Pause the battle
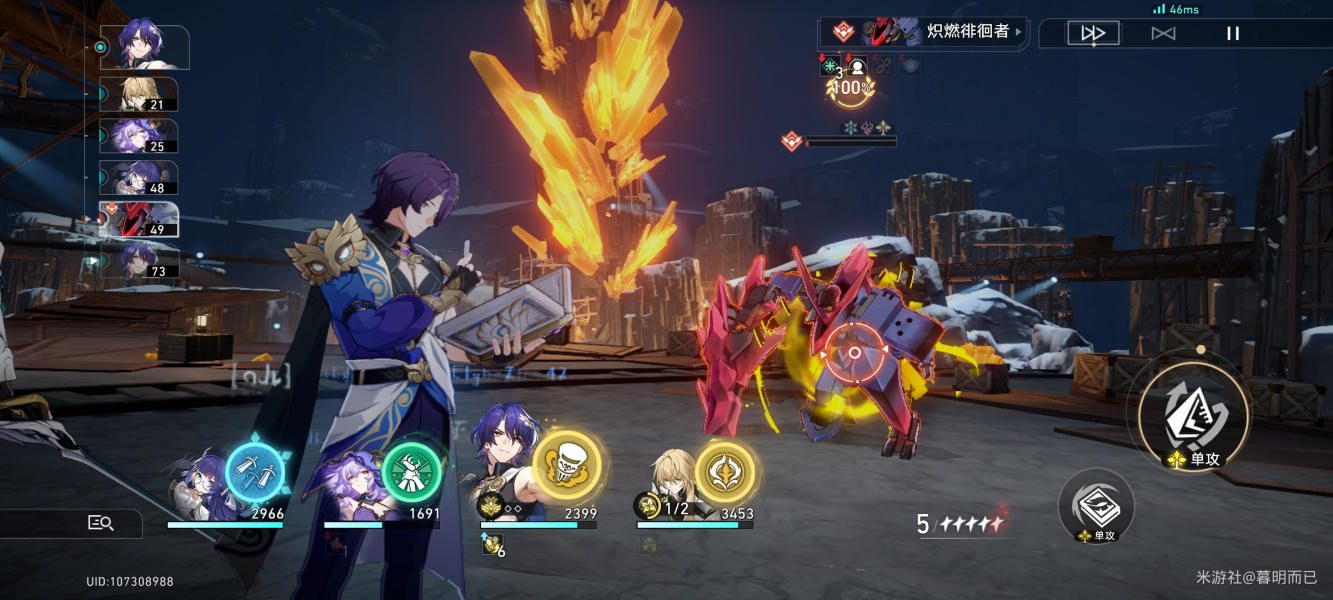 (x=1233, y=33)
